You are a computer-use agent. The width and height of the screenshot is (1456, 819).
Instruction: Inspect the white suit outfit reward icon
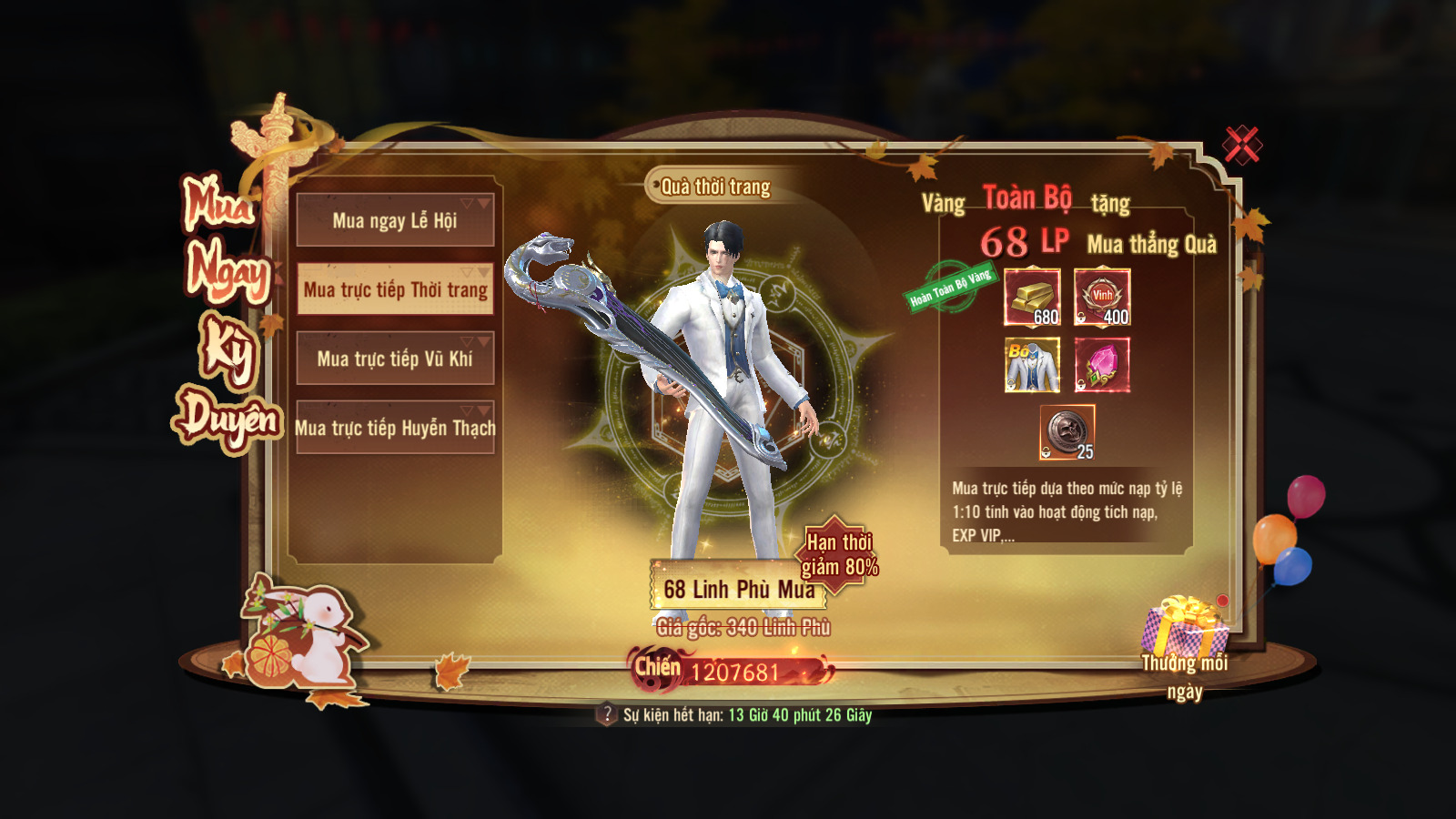pos(1032,365)
